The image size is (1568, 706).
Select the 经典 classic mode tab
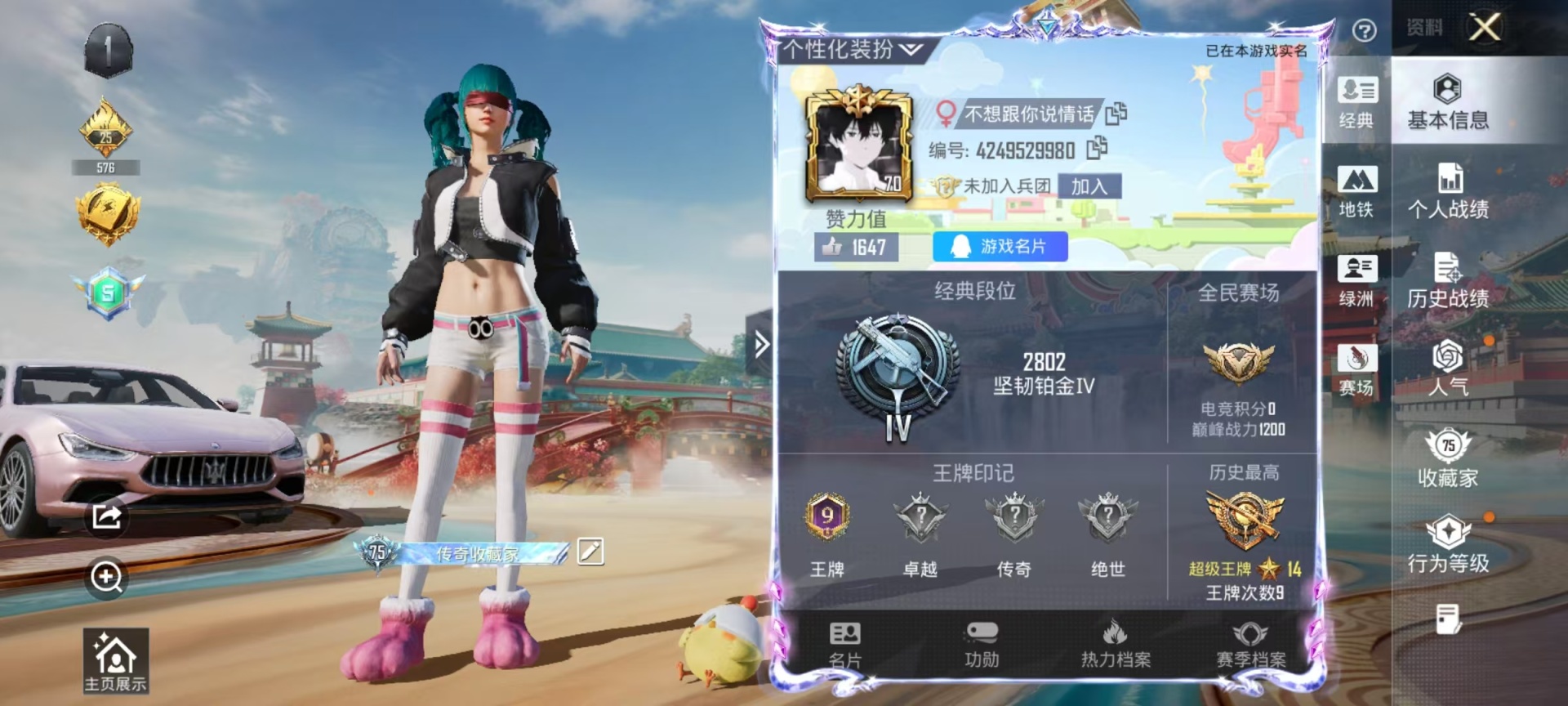click(x=1356, y=102)
